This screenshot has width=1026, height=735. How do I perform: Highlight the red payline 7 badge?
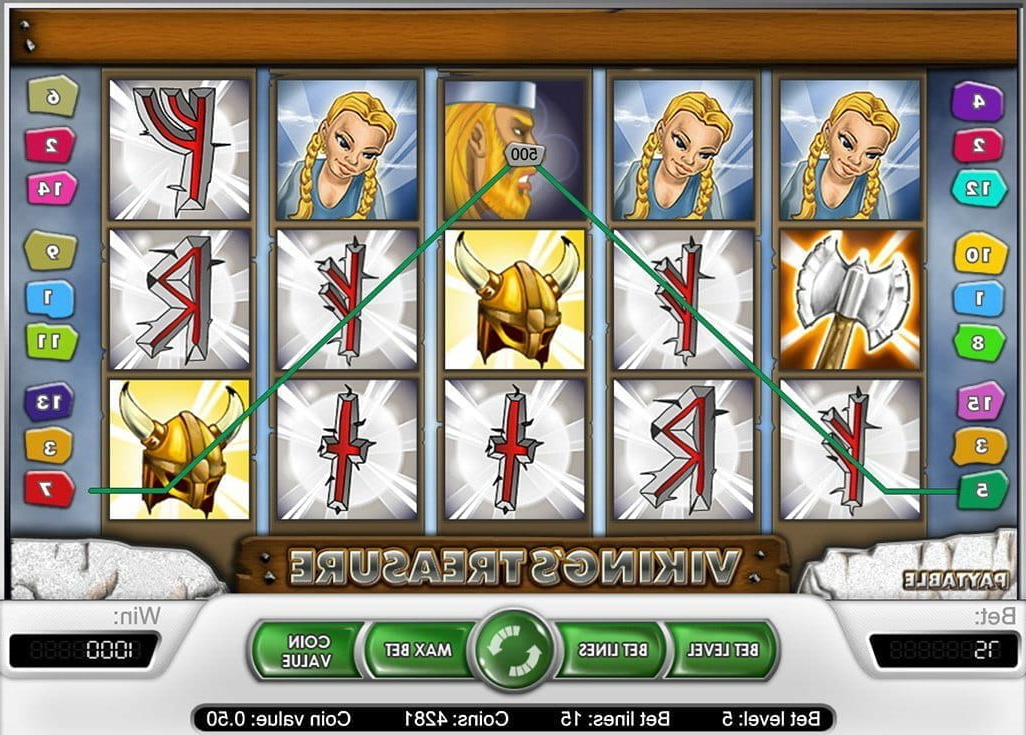click(49, 489)
